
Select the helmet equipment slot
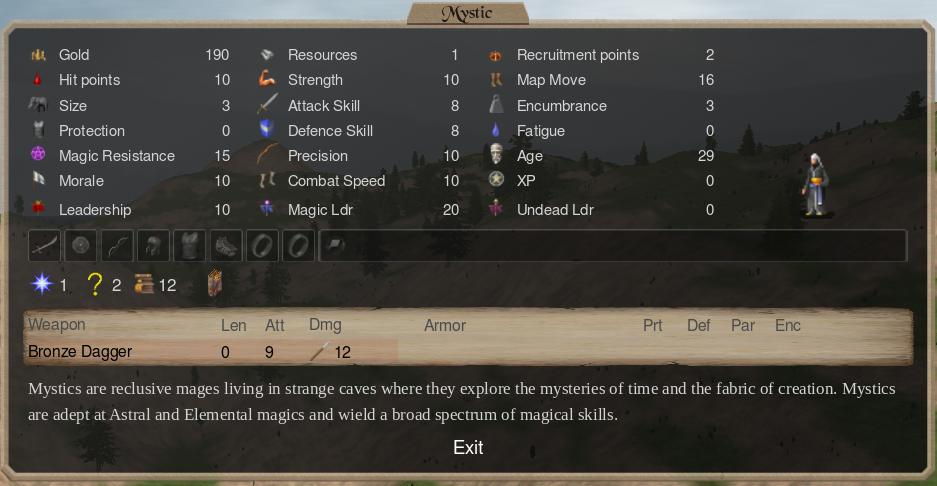[153, 246]
